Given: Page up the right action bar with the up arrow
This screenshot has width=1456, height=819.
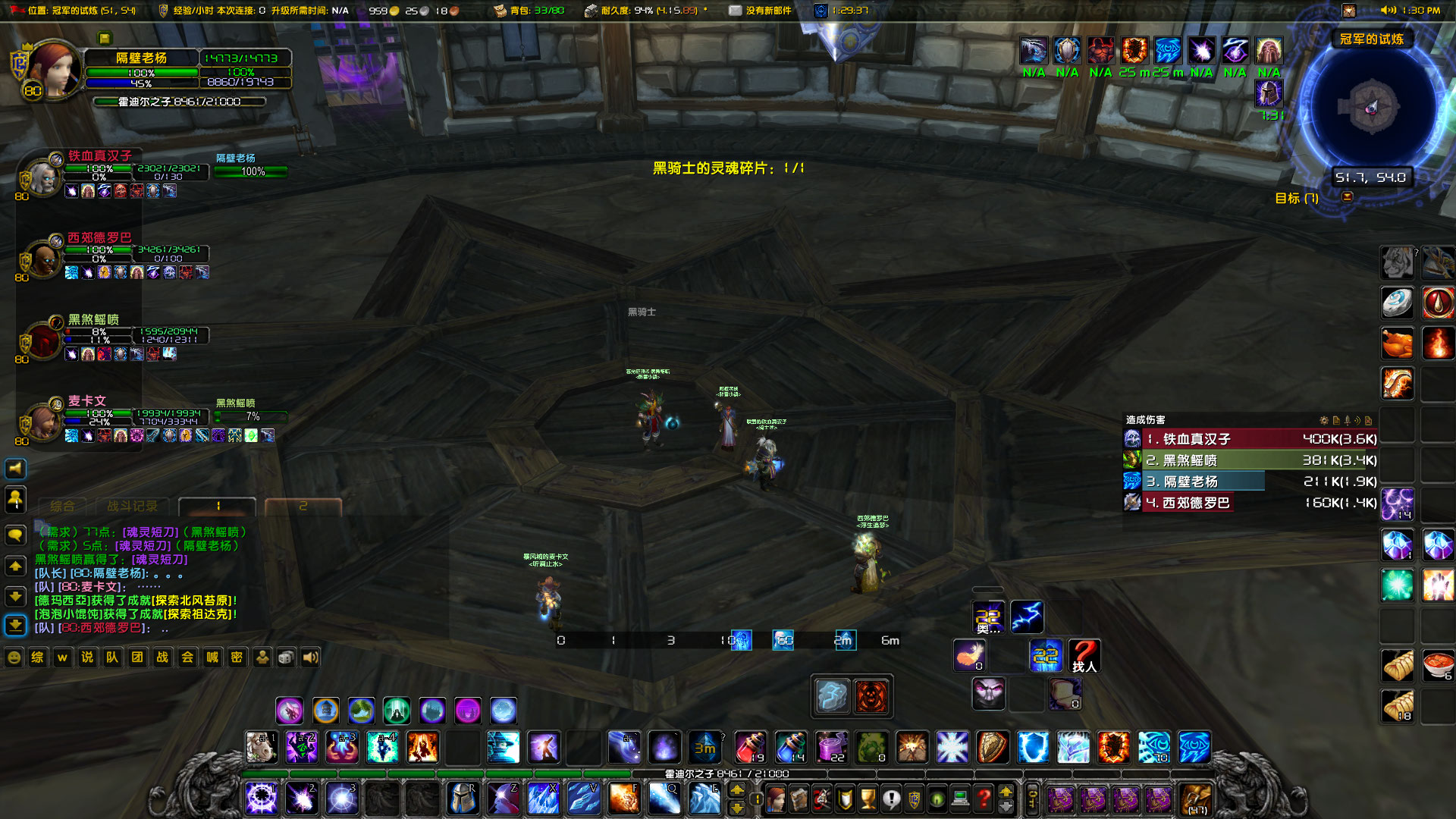Looking at the screenshot, I should pos(1005,791).
